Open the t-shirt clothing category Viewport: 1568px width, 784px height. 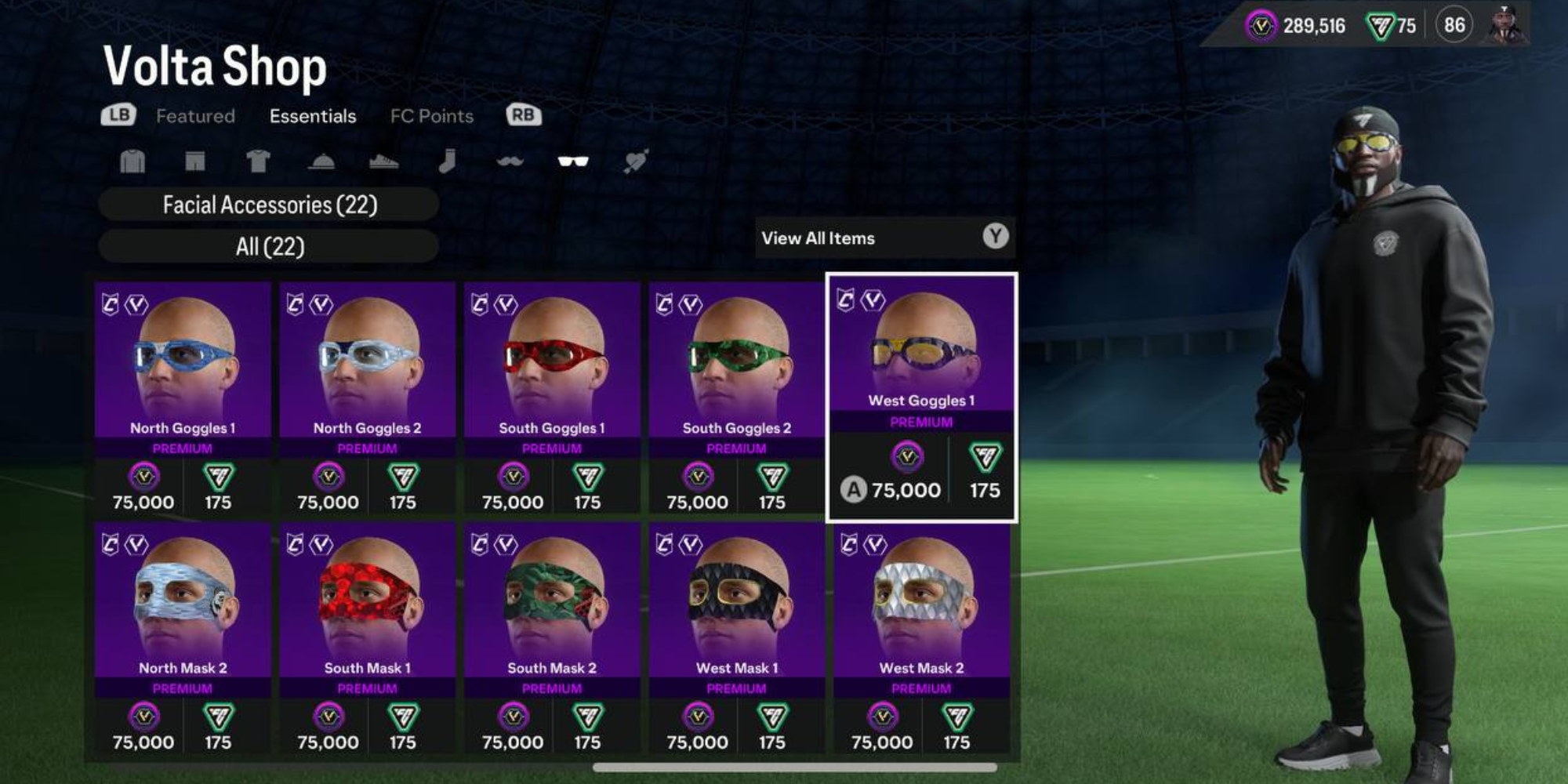click(260, 161)
